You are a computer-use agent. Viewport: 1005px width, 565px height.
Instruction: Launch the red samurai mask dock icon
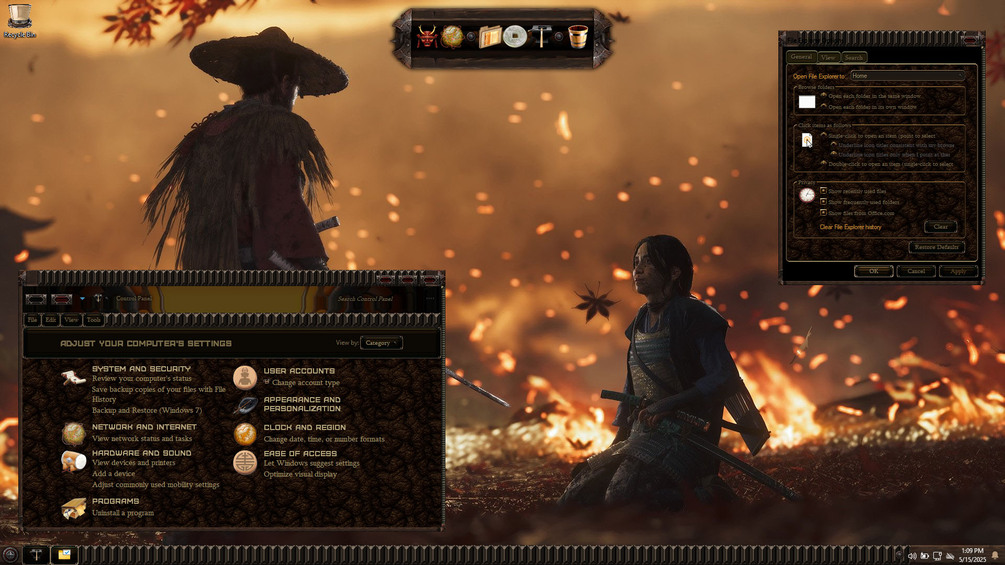pos(427,38)
